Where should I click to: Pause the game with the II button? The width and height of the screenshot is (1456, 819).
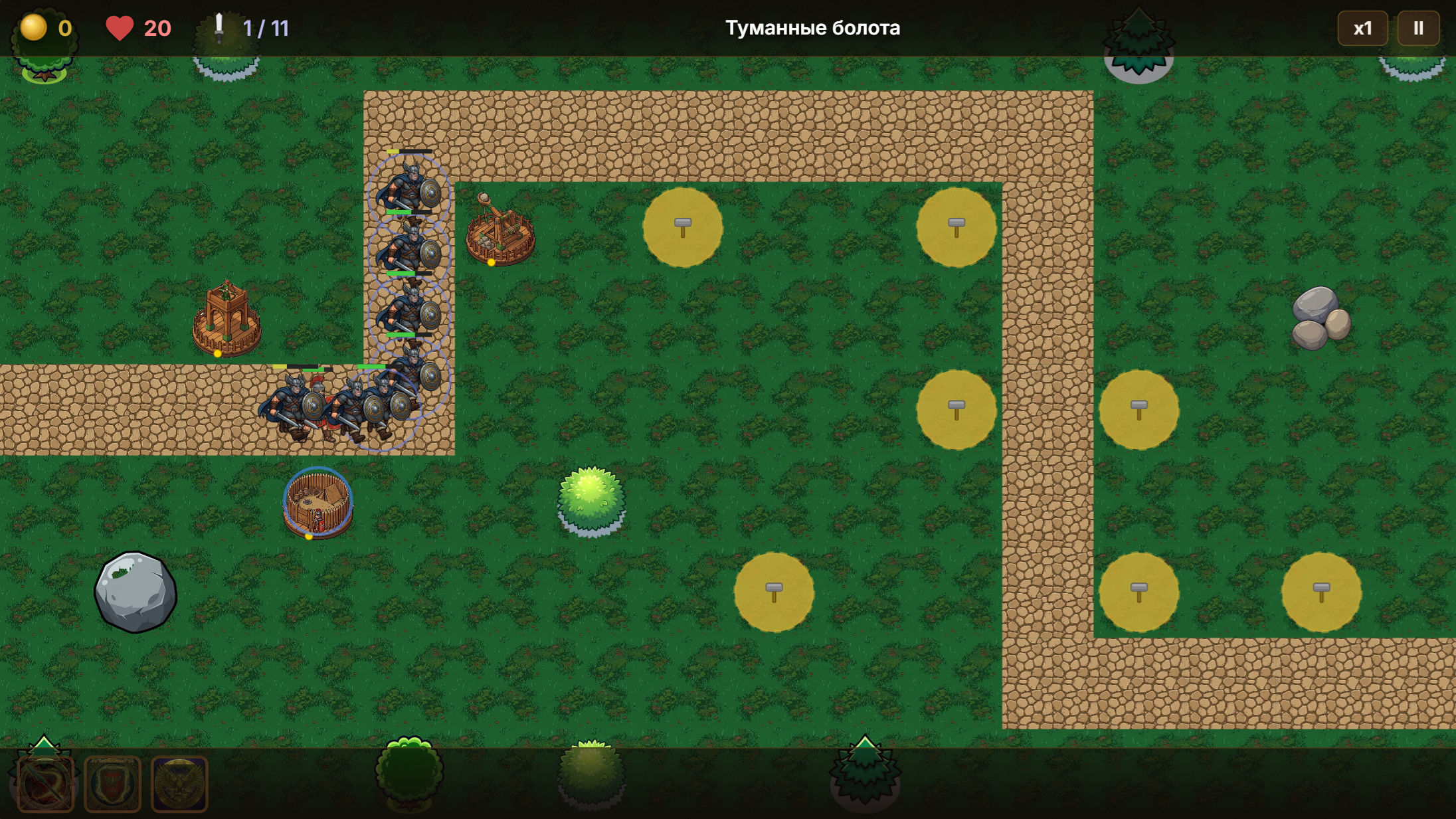[1420, 27]
